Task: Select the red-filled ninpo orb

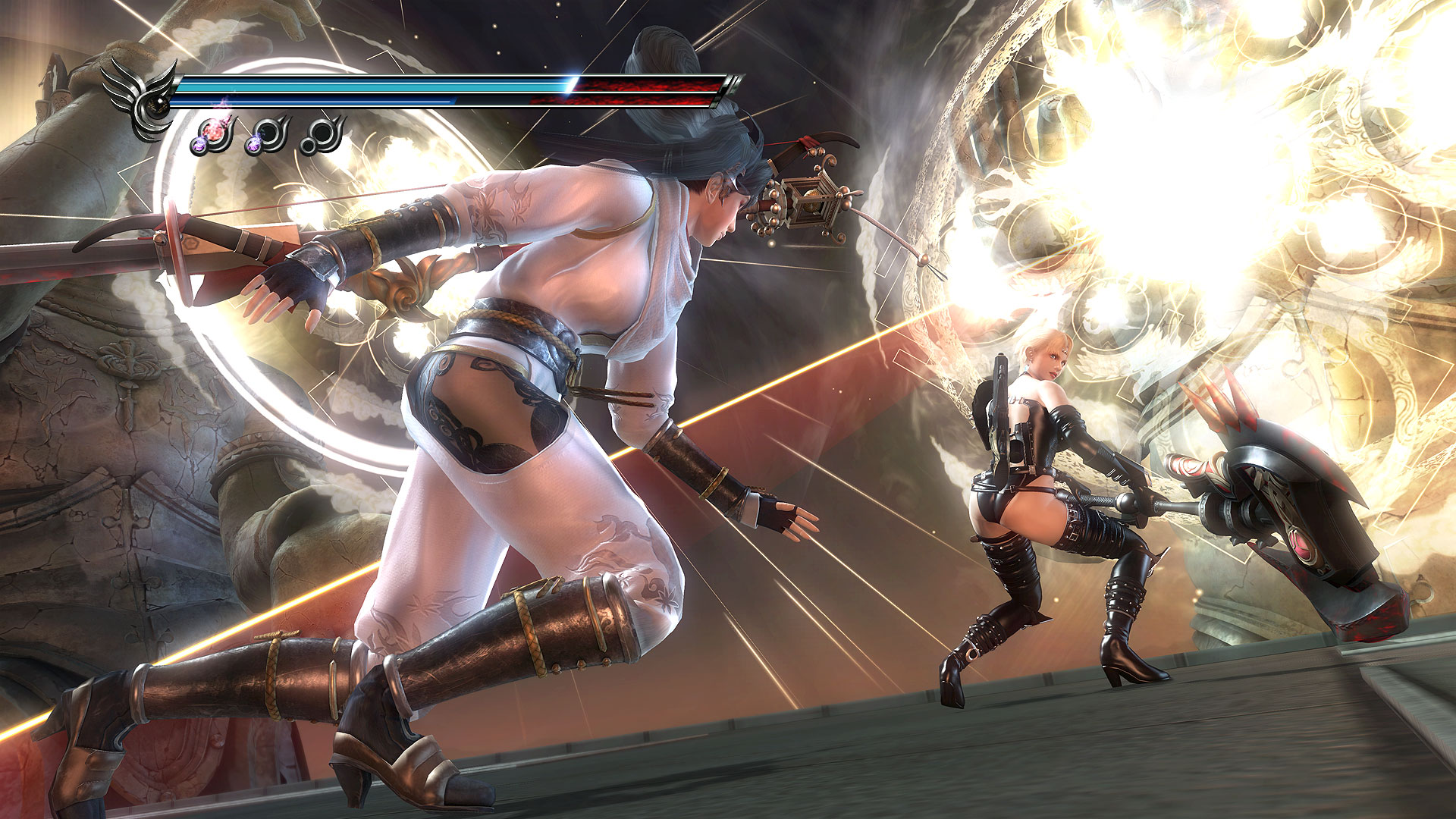Action: pyautogui.click(x=215, y=134)
